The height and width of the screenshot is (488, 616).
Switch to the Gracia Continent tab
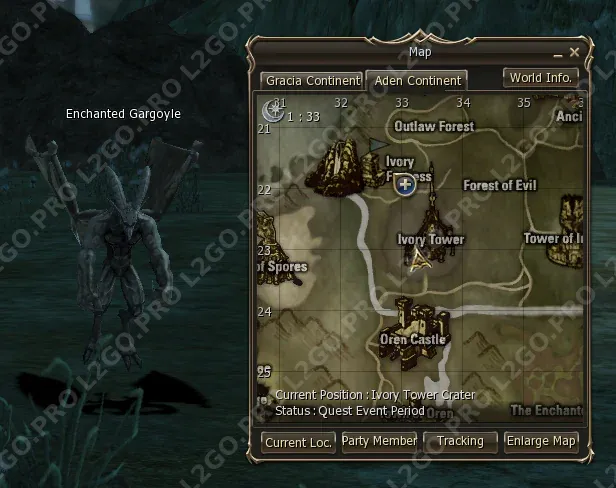[x=312, y=80]
